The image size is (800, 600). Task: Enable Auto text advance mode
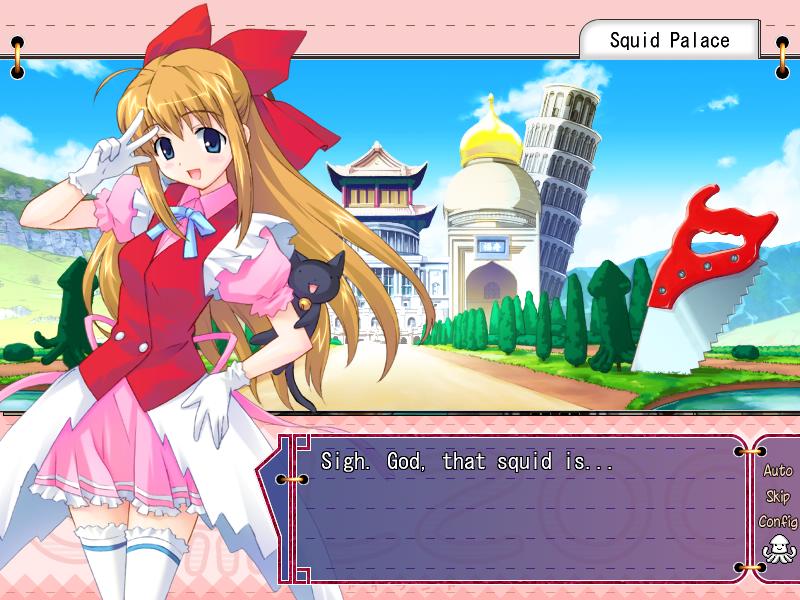(777, 470)
